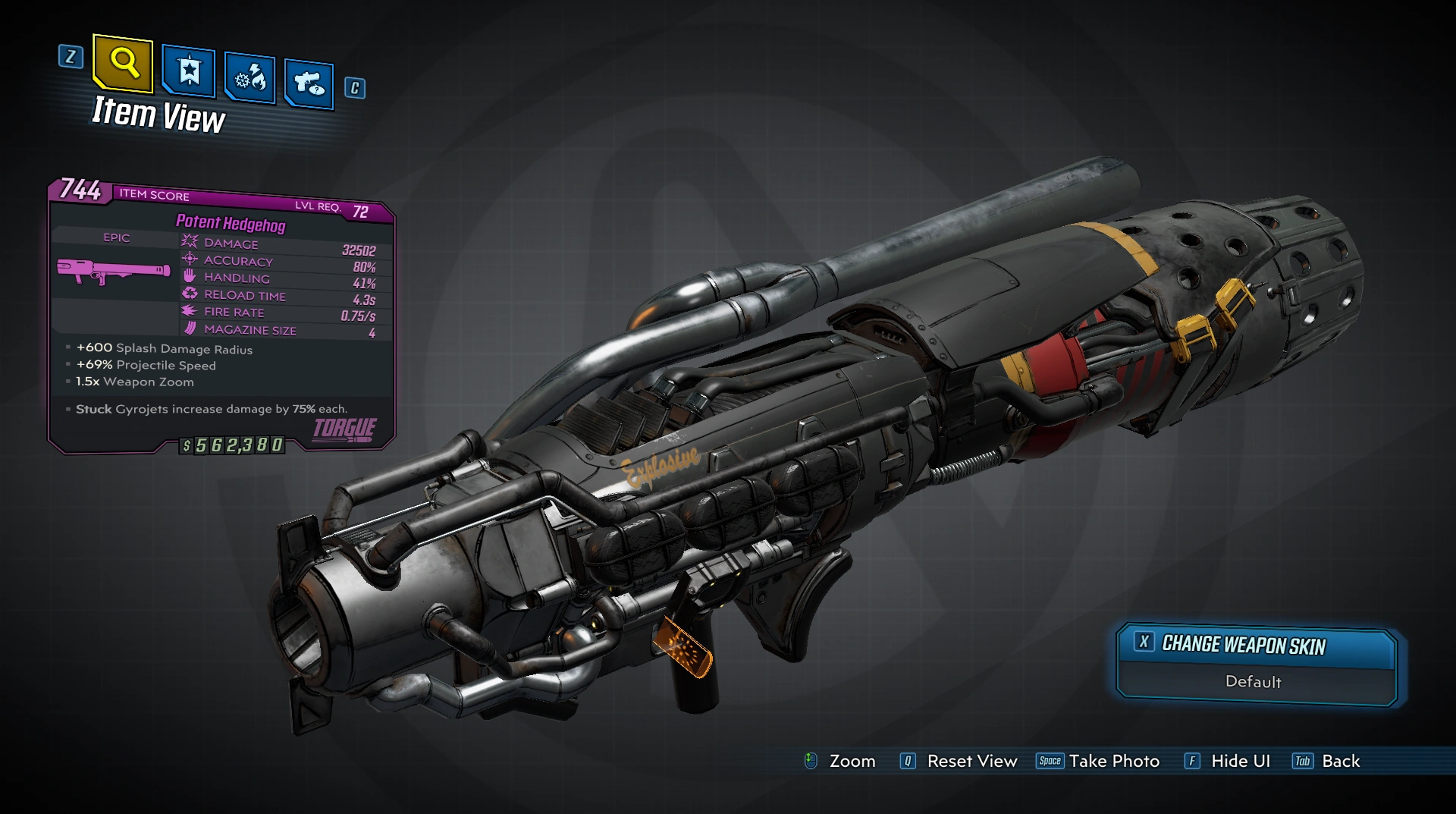Viewport: 1456px width, 814px height.
Task: Click Reset View in the bottom bar
Action: 971,761
